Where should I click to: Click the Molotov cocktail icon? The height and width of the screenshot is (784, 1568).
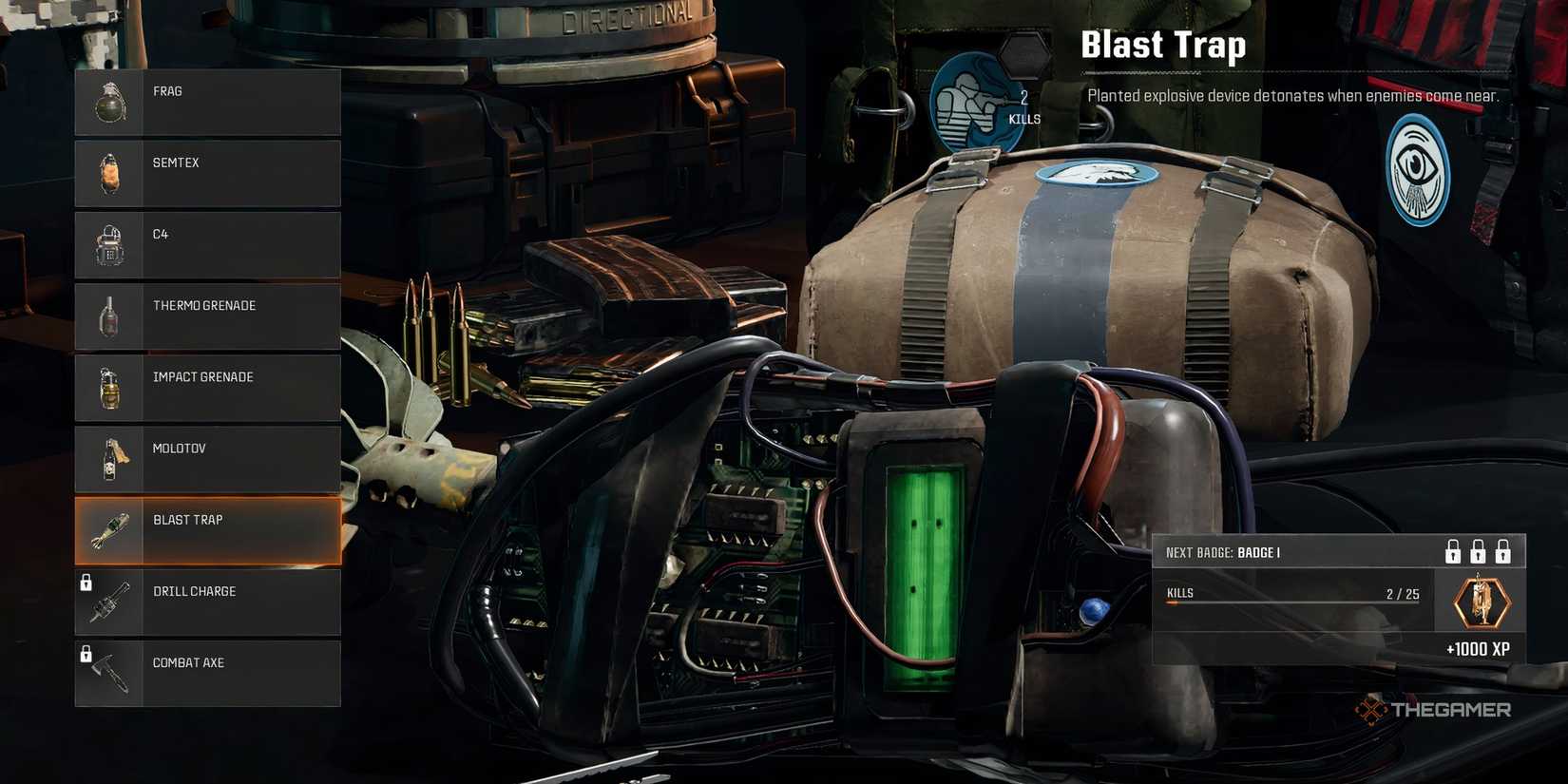pyautogui.click(x=110, y=457)
